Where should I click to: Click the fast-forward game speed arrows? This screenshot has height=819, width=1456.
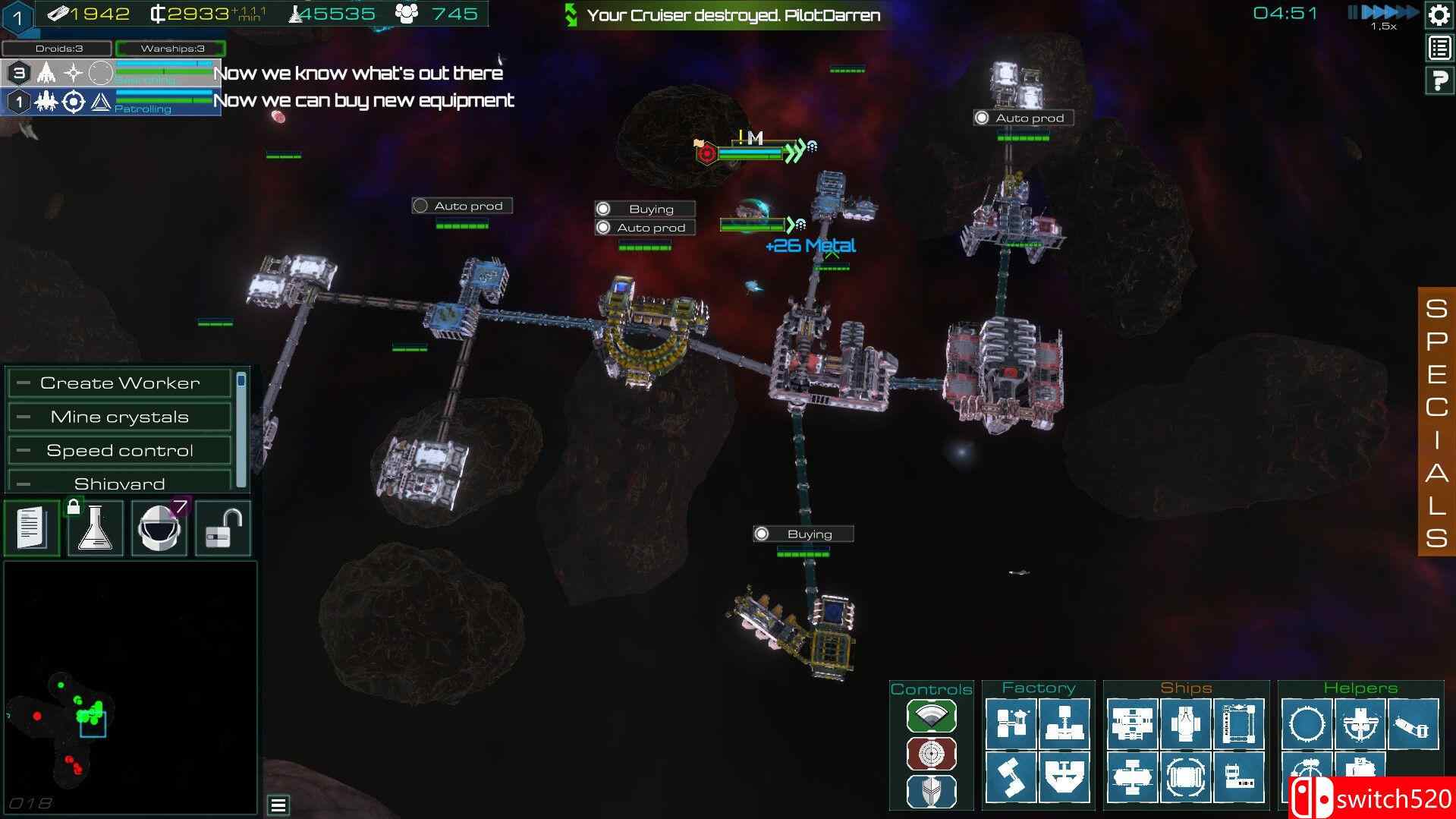pos(1390,12)
